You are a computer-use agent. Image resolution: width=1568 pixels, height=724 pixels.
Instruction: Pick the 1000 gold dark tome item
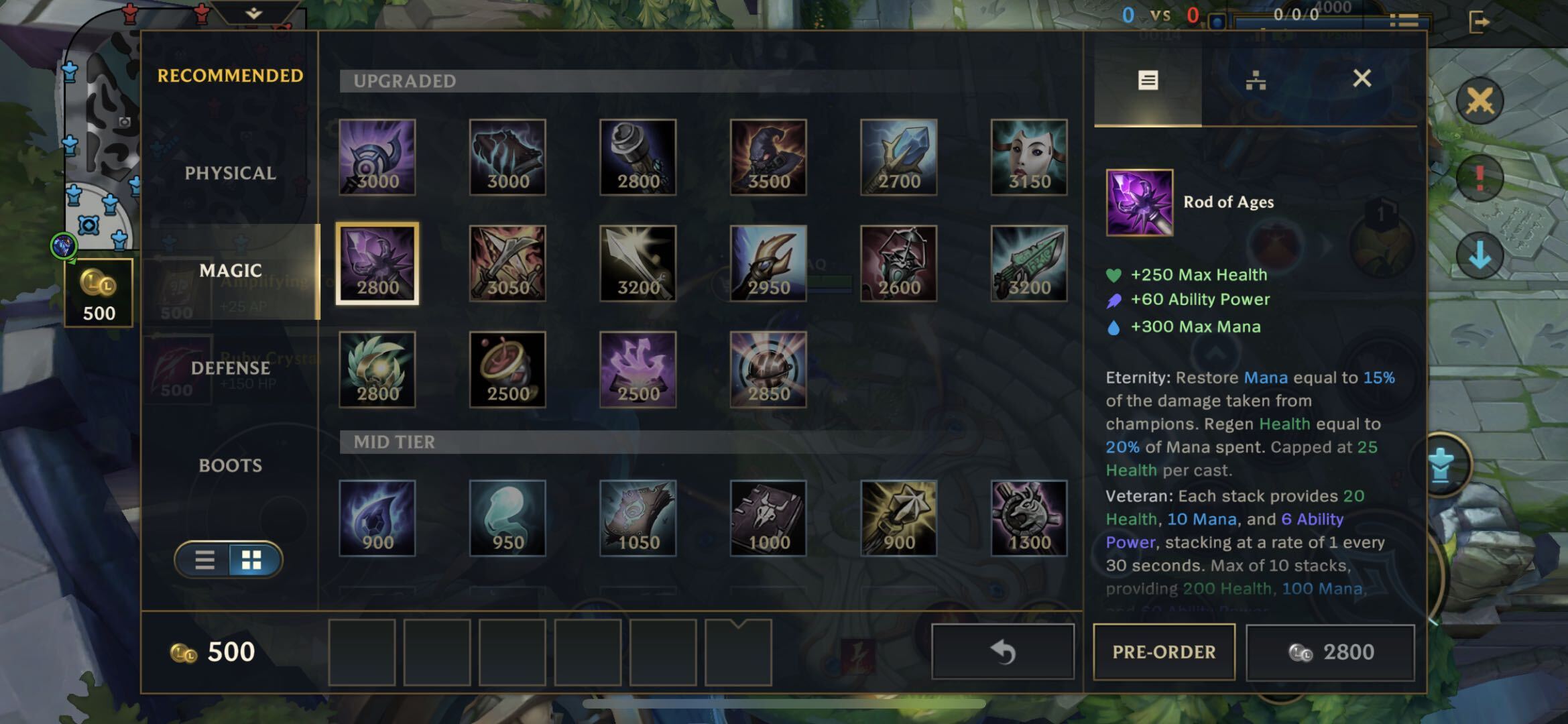768,518
